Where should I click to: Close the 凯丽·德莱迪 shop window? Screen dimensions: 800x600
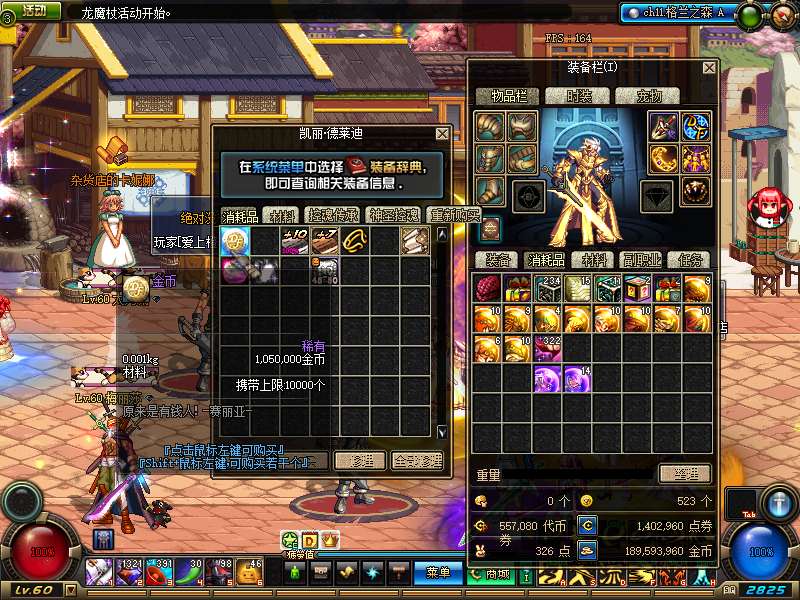point(442,134)
